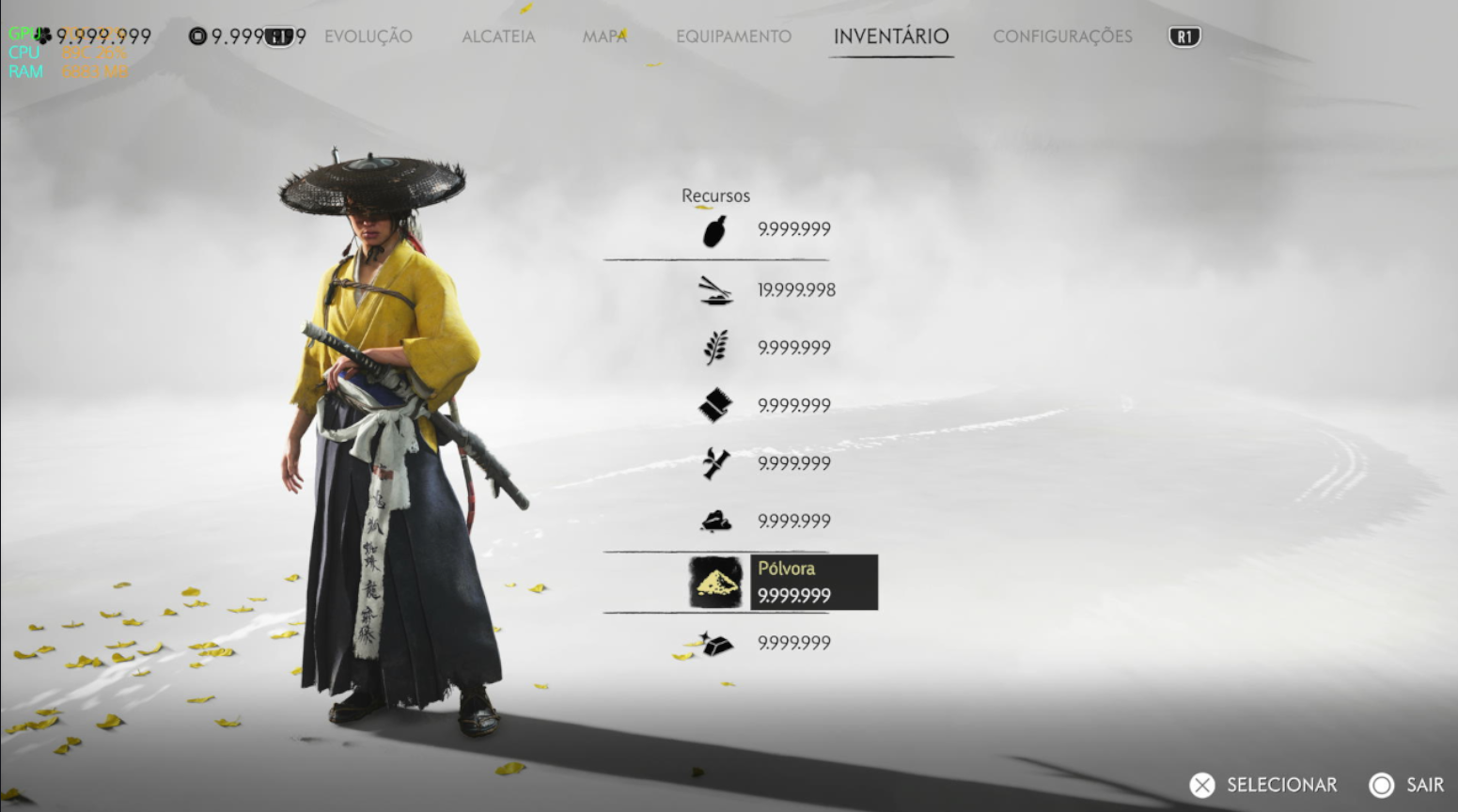Image resolution: width=1458 pixels, height=812 pixels.
Task: Select the crossed hide resource icon
Action: tap(716, 463)
